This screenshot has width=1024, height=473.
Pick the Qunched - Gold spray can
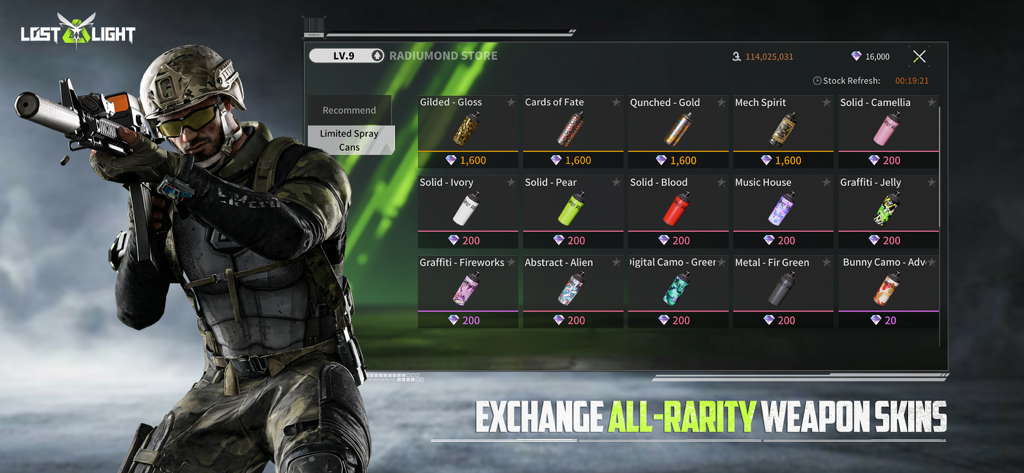(x=677, y=130)
